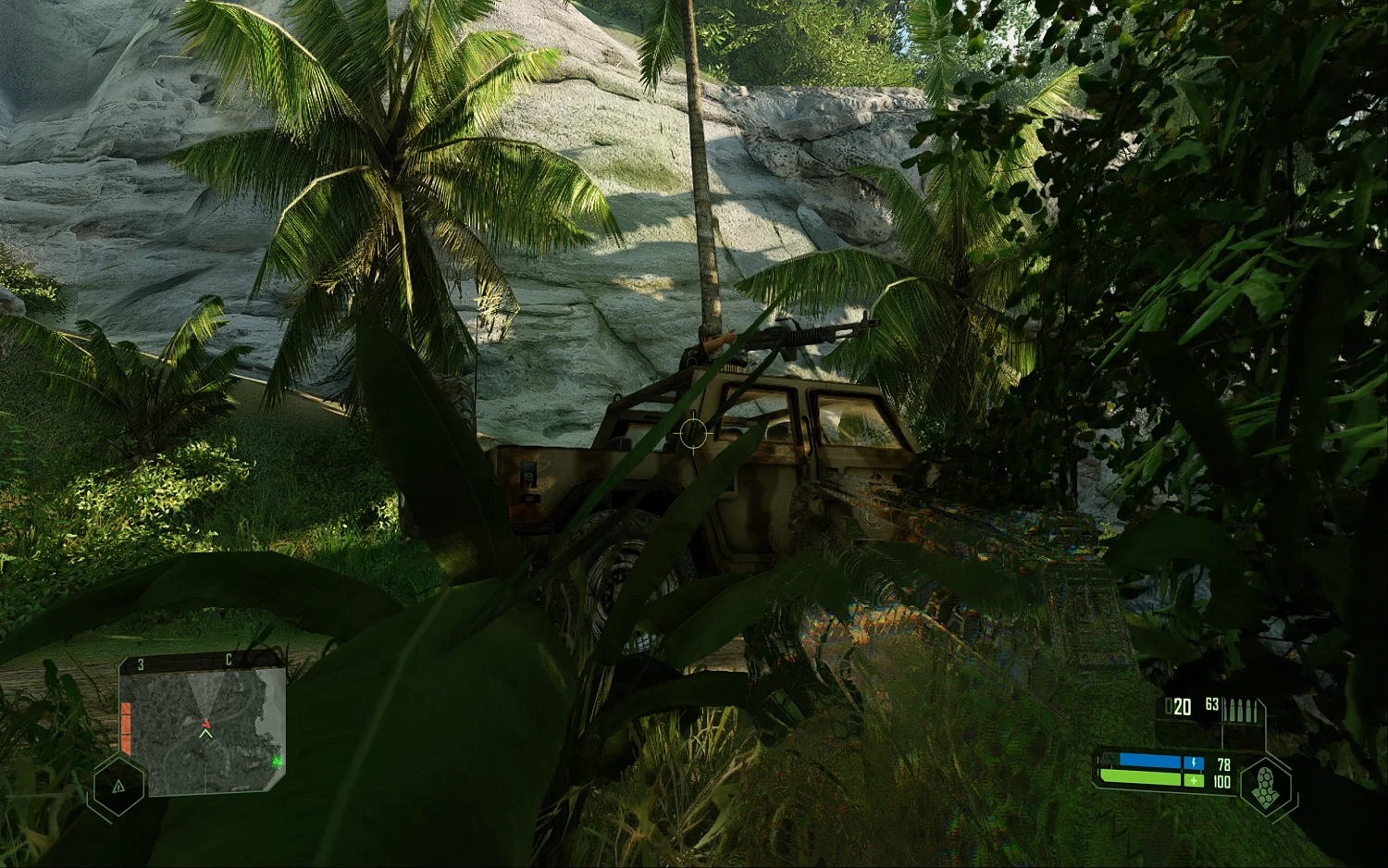Click the blue energy bar at 78
The image size is (1388, 868).
(1148, 761)
